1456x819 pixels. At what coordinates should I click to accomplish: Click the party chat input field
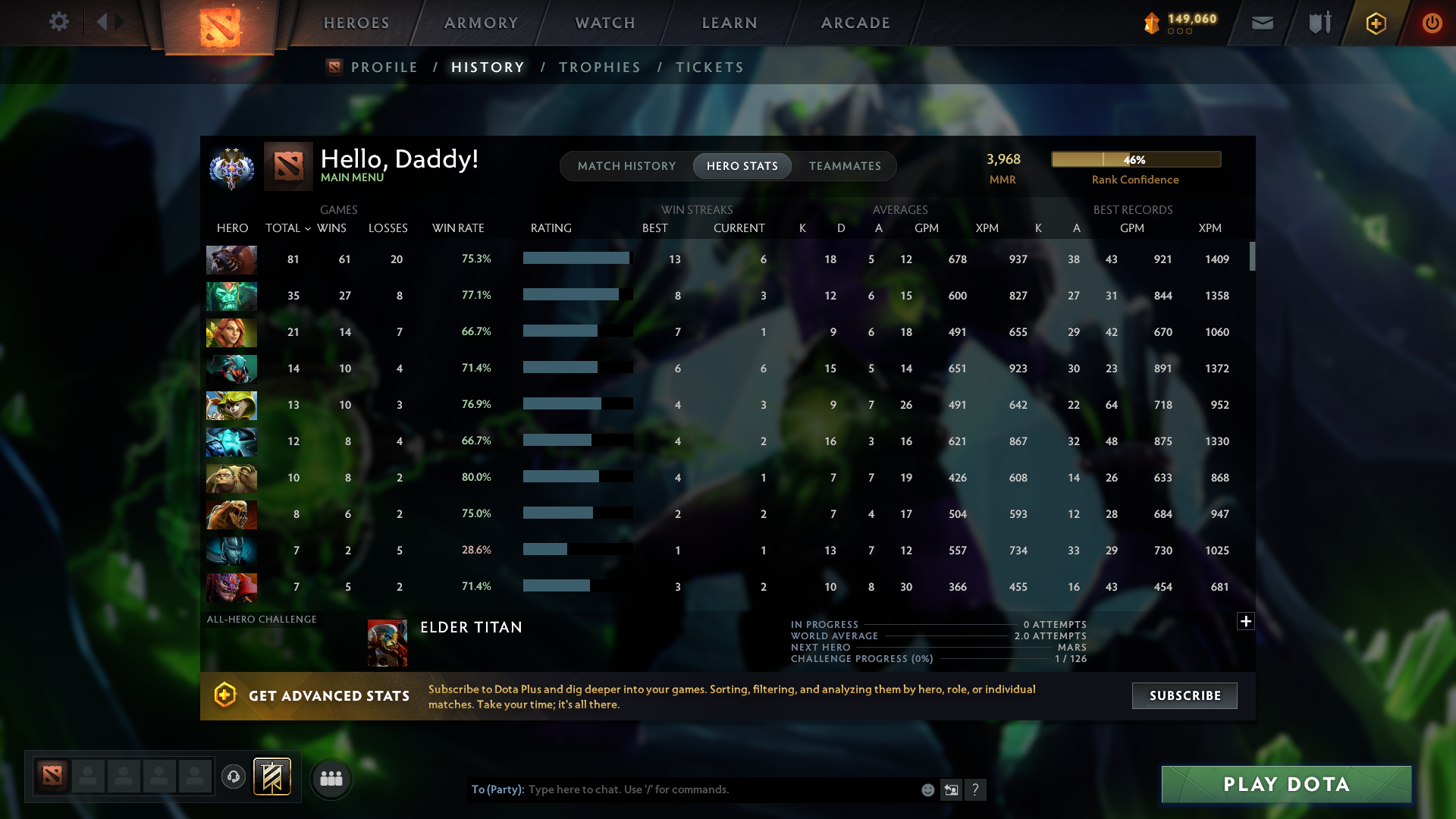point(682,789)
